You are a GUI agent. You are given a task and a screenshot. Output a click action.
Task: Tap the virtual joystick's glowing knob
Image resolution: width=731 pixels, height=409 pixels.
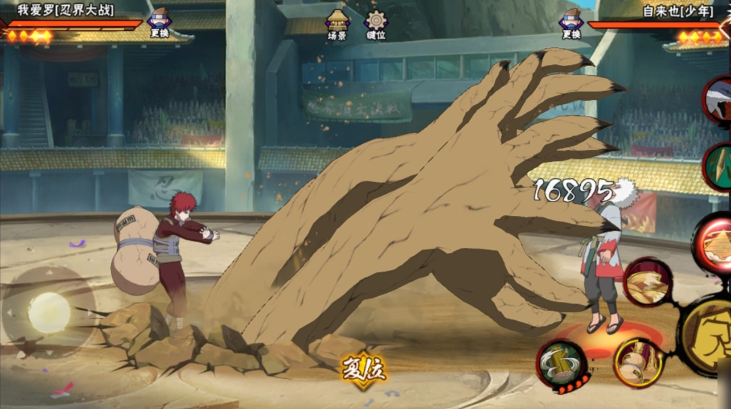click(x=48, y=314)
